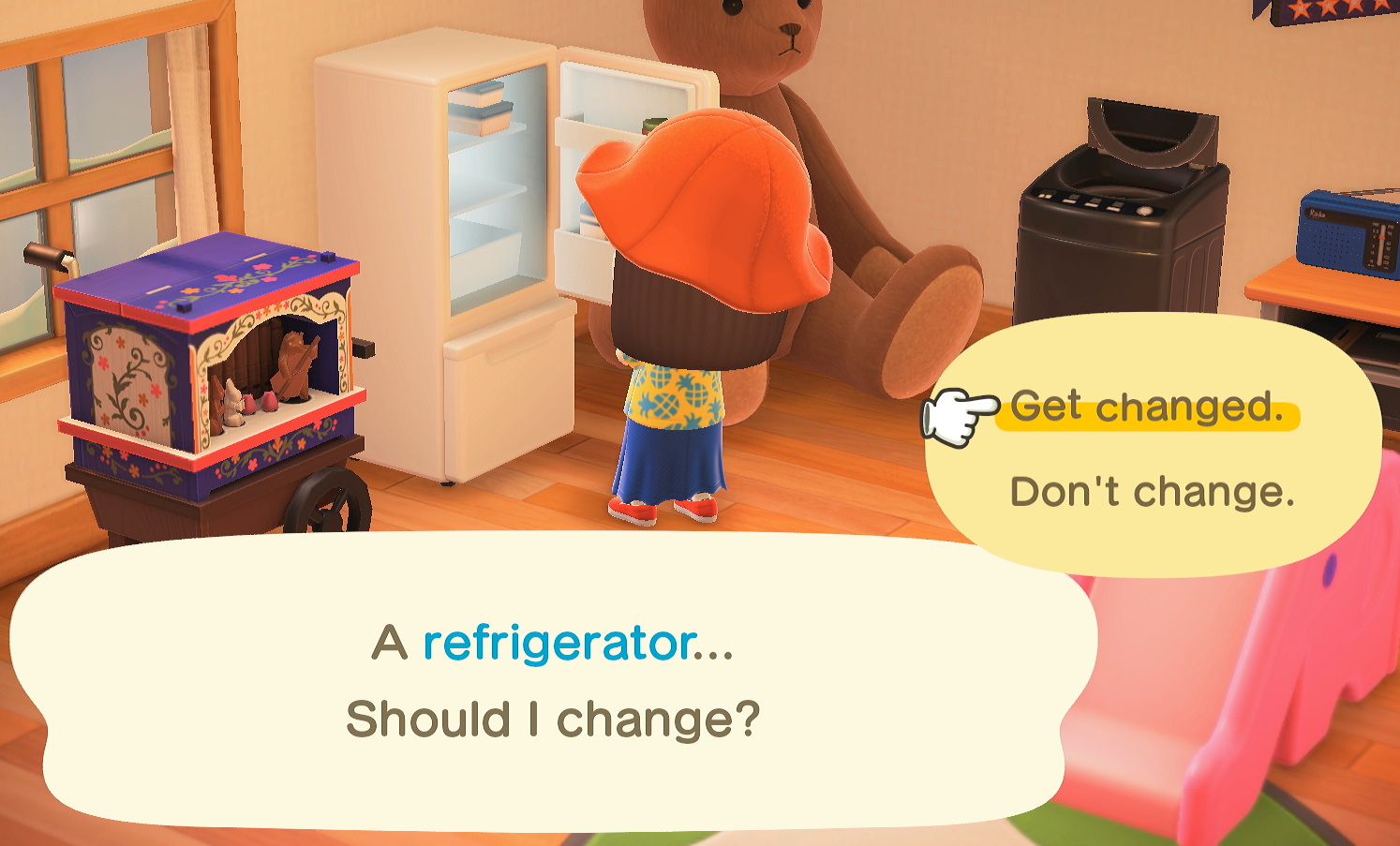Select "Don't change." reply
Viewport: 1400px width, 846px height.
pyautogui.click(x=1152, y=492)
